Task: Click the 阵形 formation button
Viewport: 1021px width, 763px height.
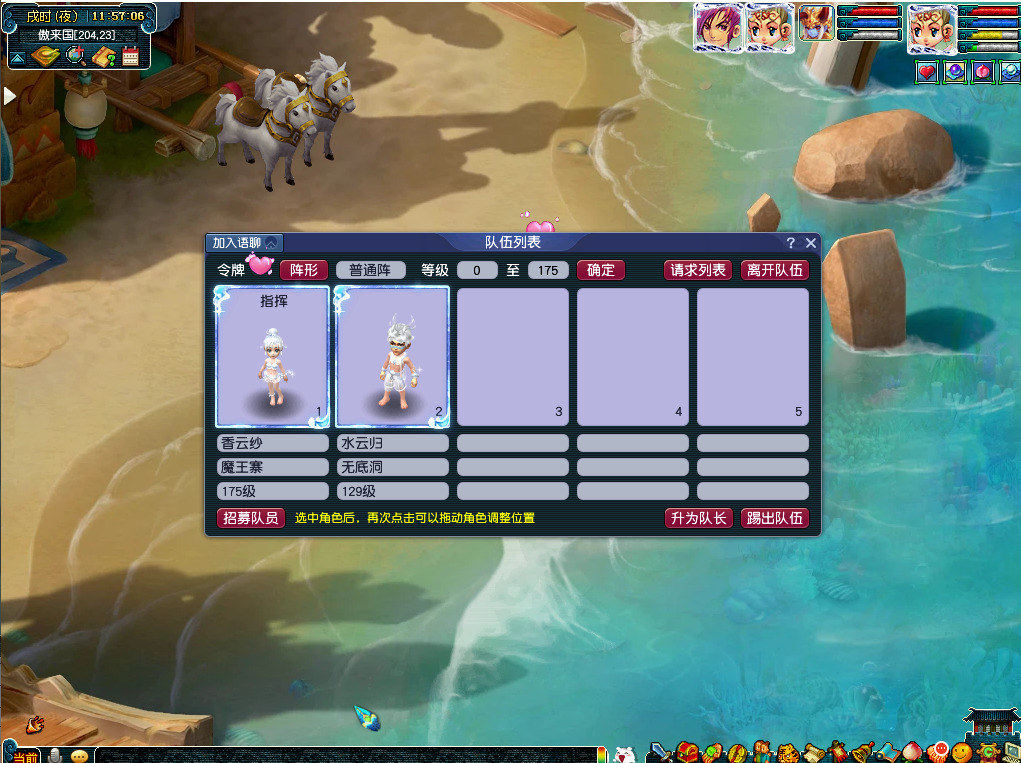Action: click(303, 270)
